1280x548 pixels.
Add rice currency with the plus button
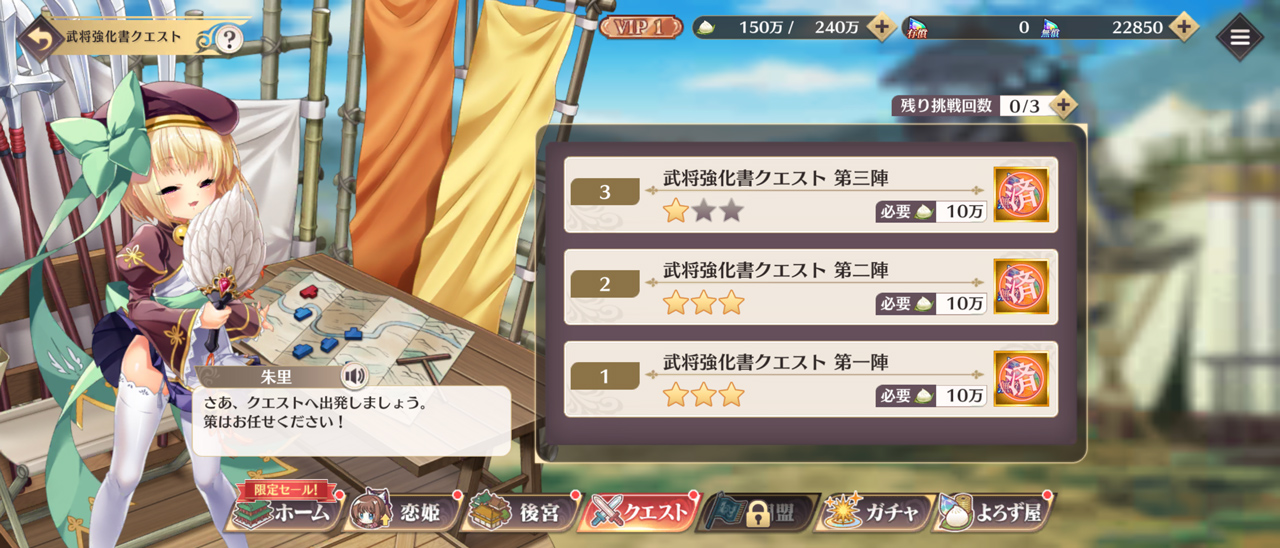pyautogui.click(x=881, y=27)
